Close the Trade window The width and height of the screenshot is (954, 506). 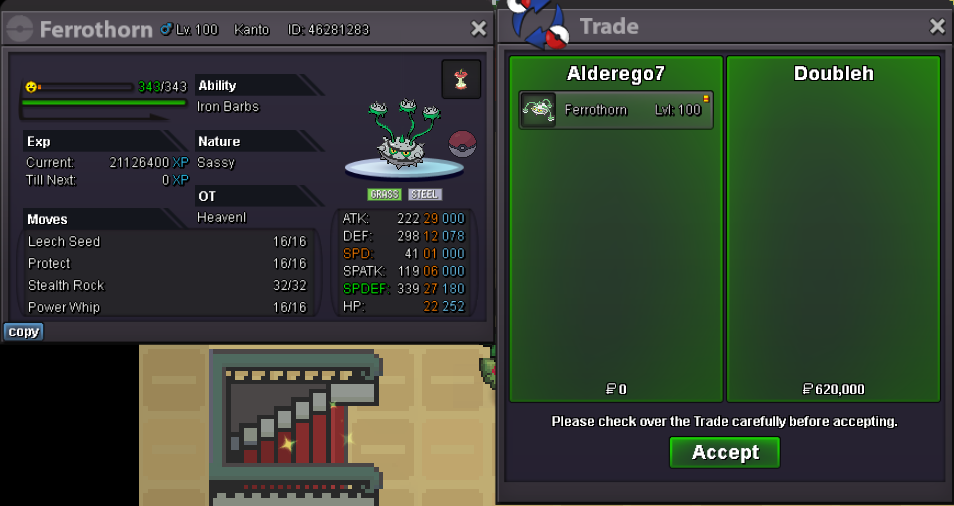click(937, 27)
